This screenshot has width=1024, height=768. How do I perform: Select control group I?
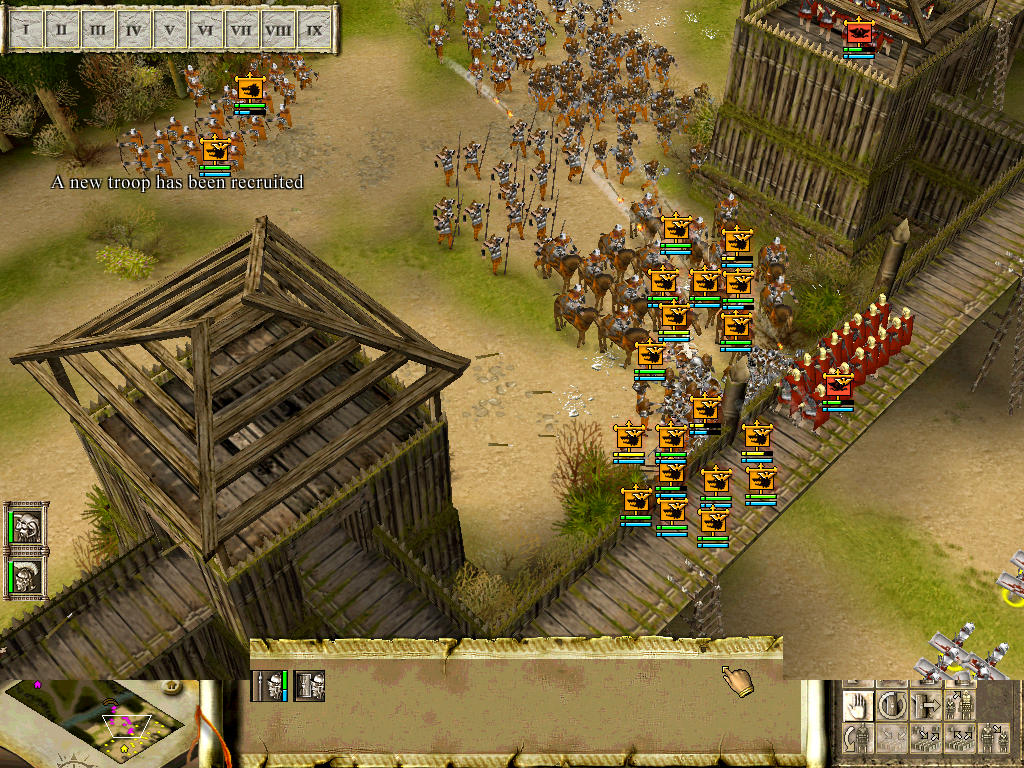click(x=25, y=30)
